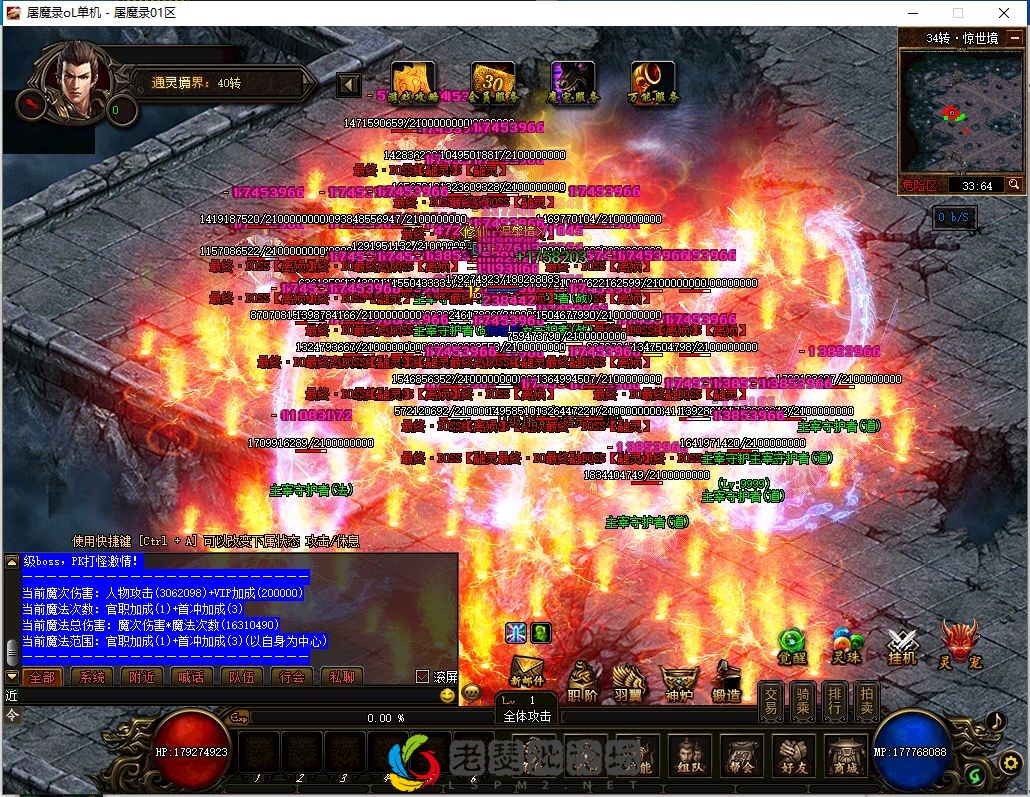
Task: Click the minimap magnifier search button
Action: pos(1014,185)
